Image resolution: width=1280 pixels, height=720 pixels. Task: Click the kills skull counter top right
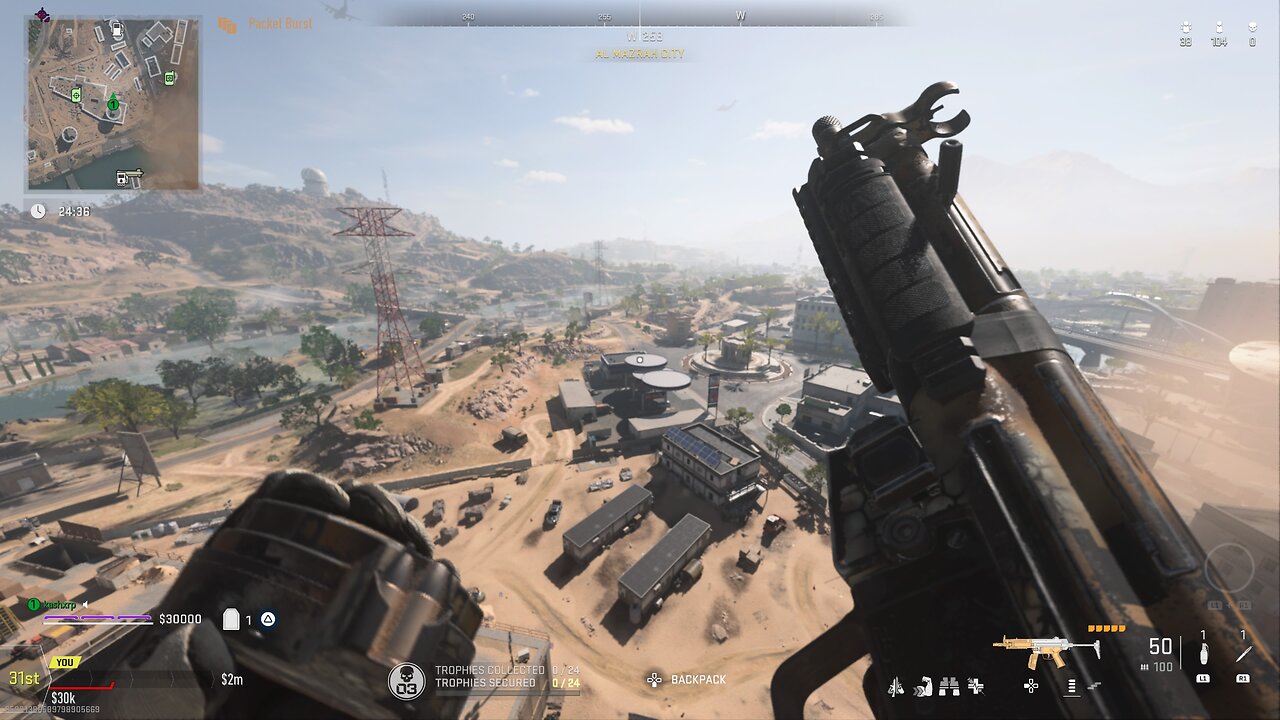(1253, 27)
